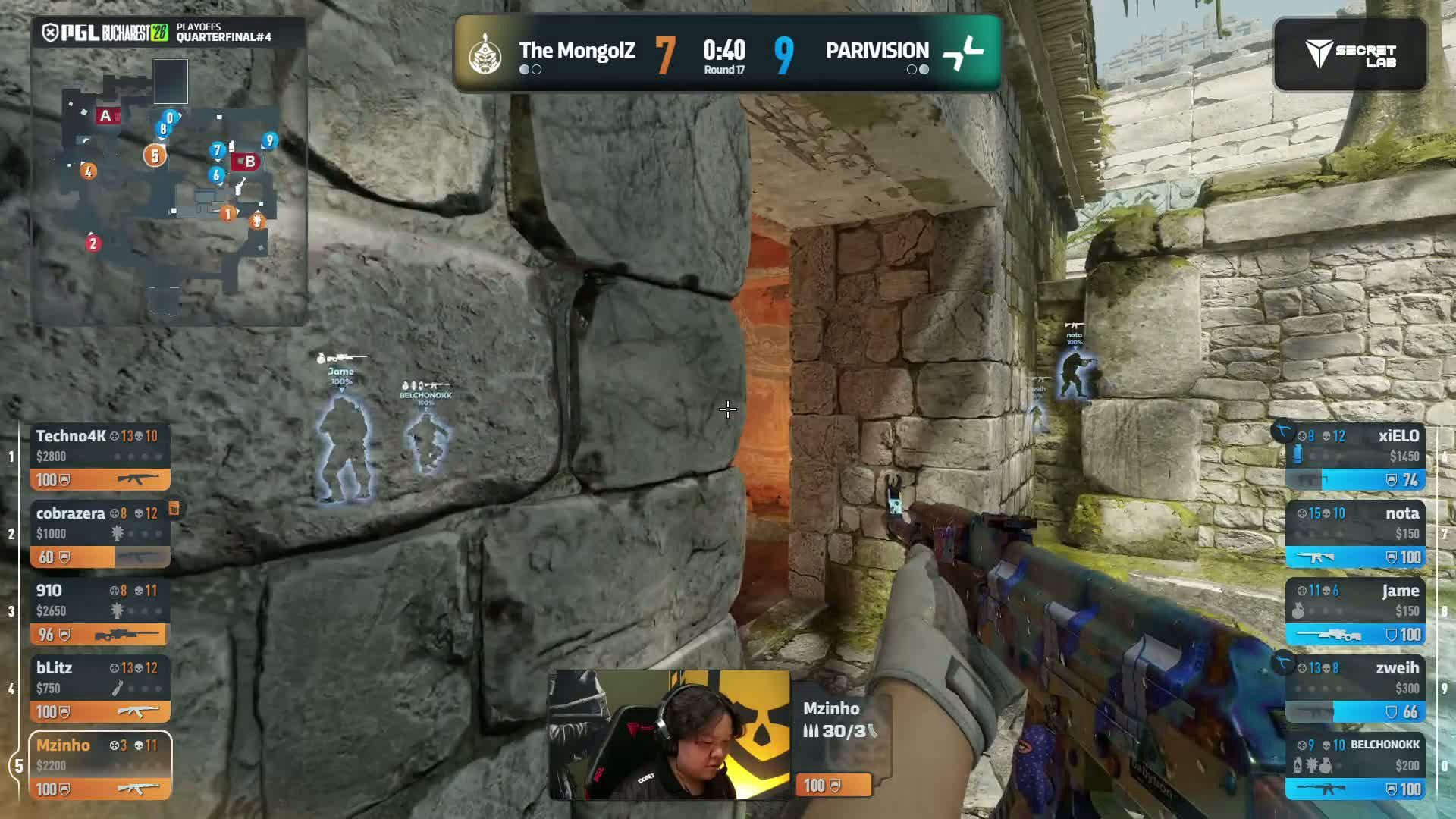Click The MongolZ team logo
The height and width of the screenshot is (819, 1456).
click(x=484, y=53)
